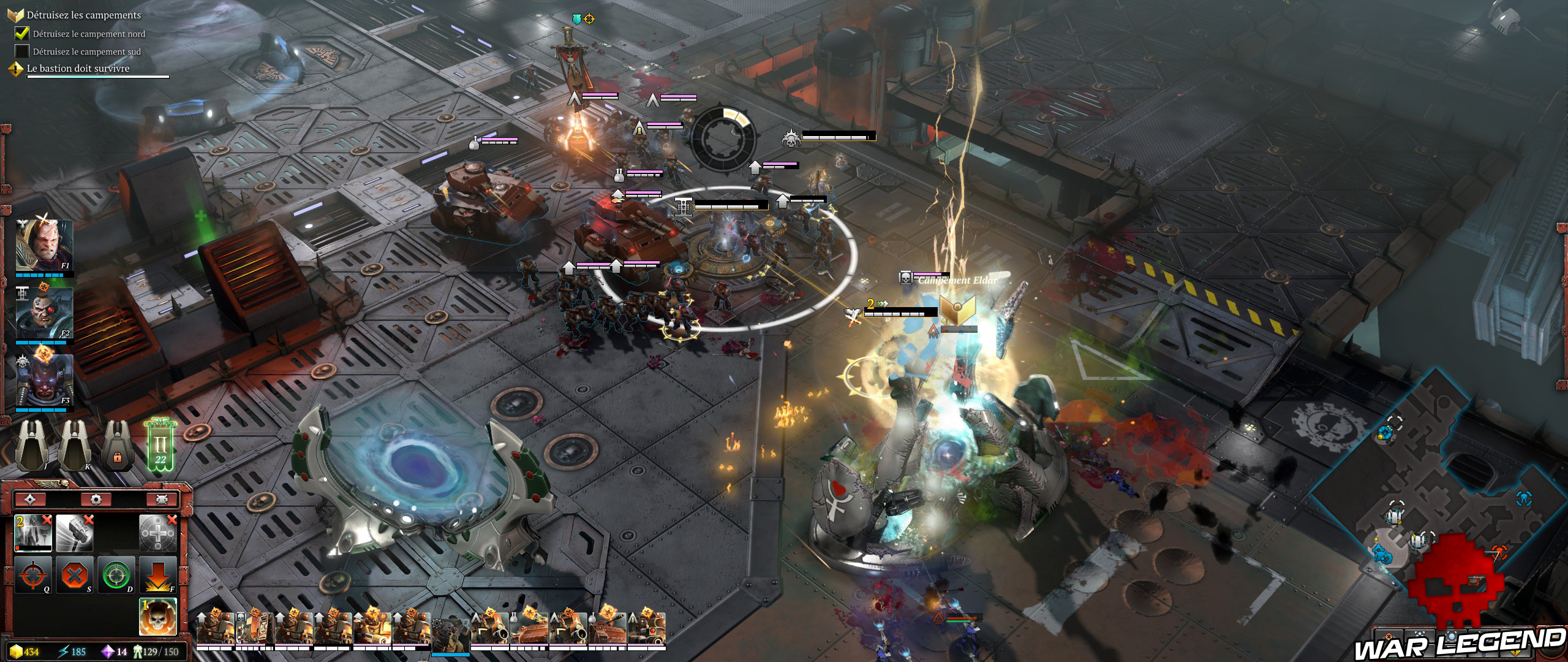Open the skull tab of the command panel
The image size is (1568, 662).
pos(163,499)
